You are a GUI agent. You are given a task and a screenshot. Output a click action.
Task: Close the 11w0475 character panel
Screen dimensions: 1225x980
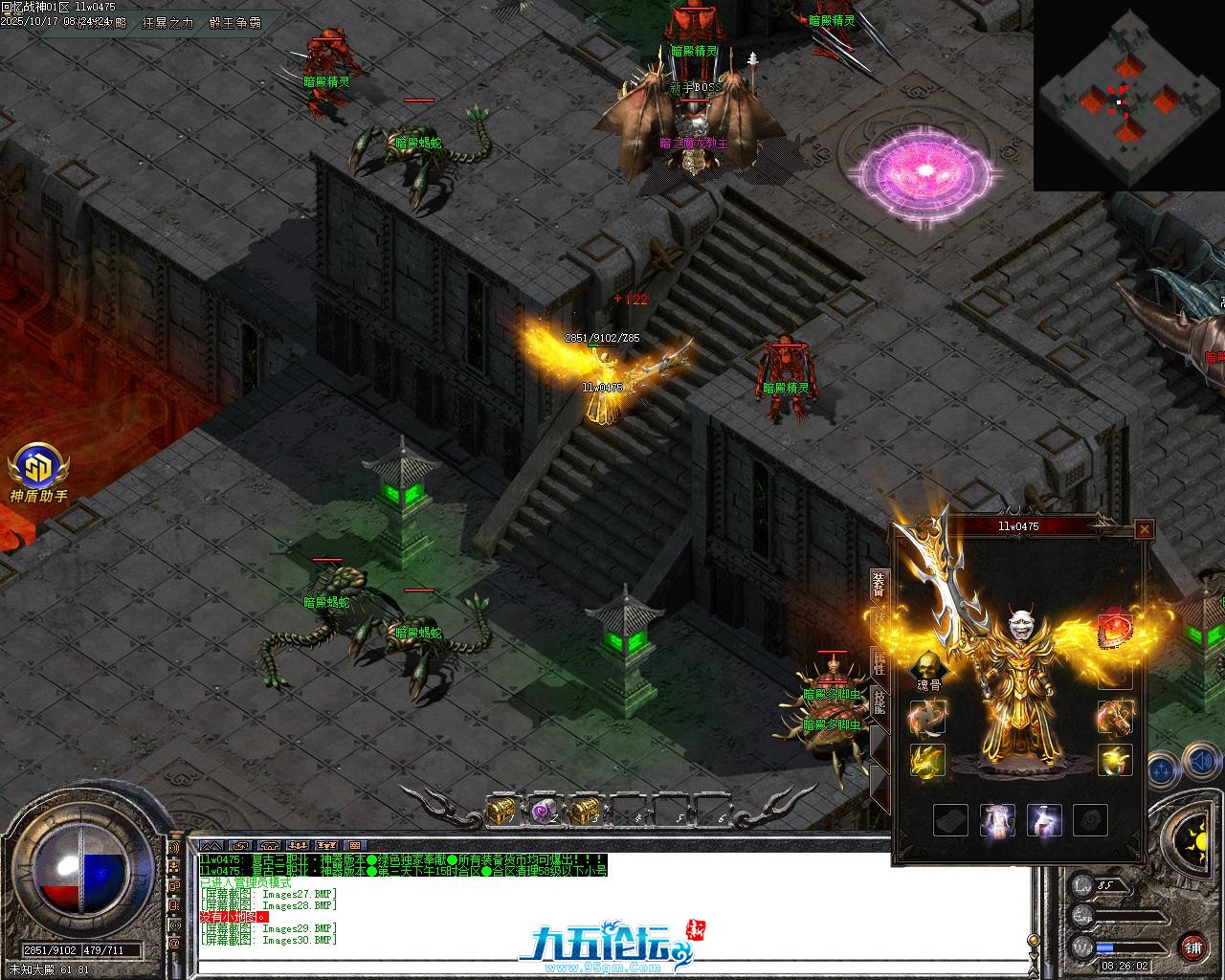pos(1144,528)
